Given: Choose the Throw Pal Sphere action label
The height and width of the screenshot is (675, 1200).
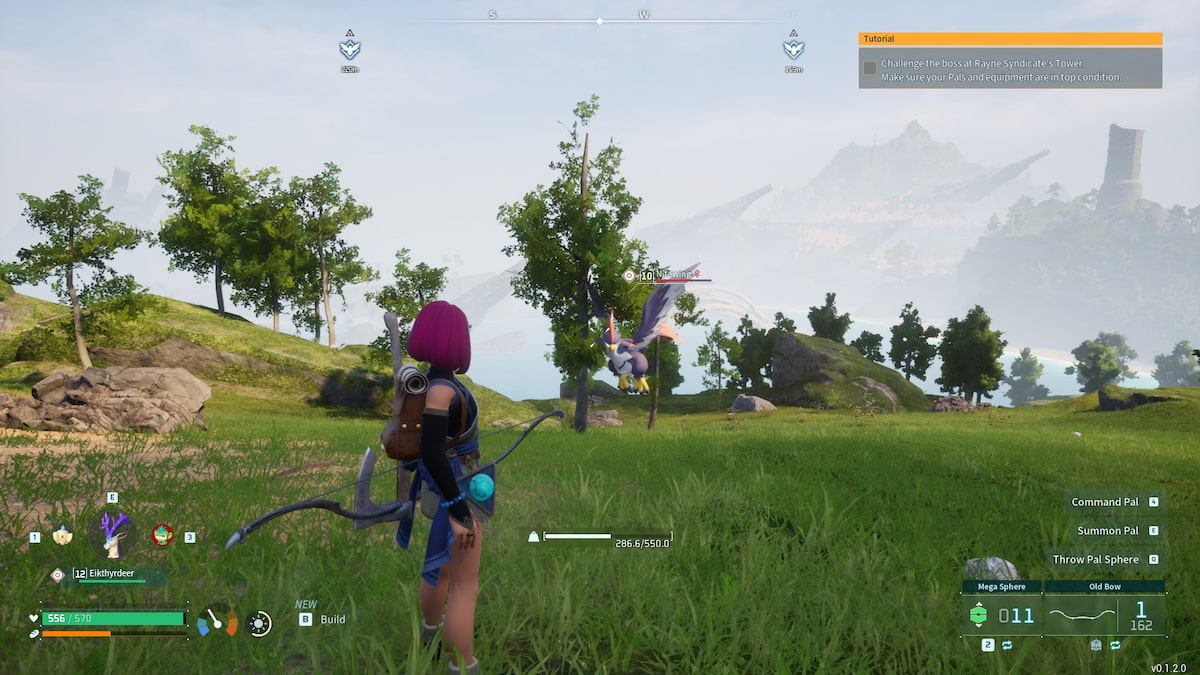Looking at the screenshot, I should coord(1095,560).
